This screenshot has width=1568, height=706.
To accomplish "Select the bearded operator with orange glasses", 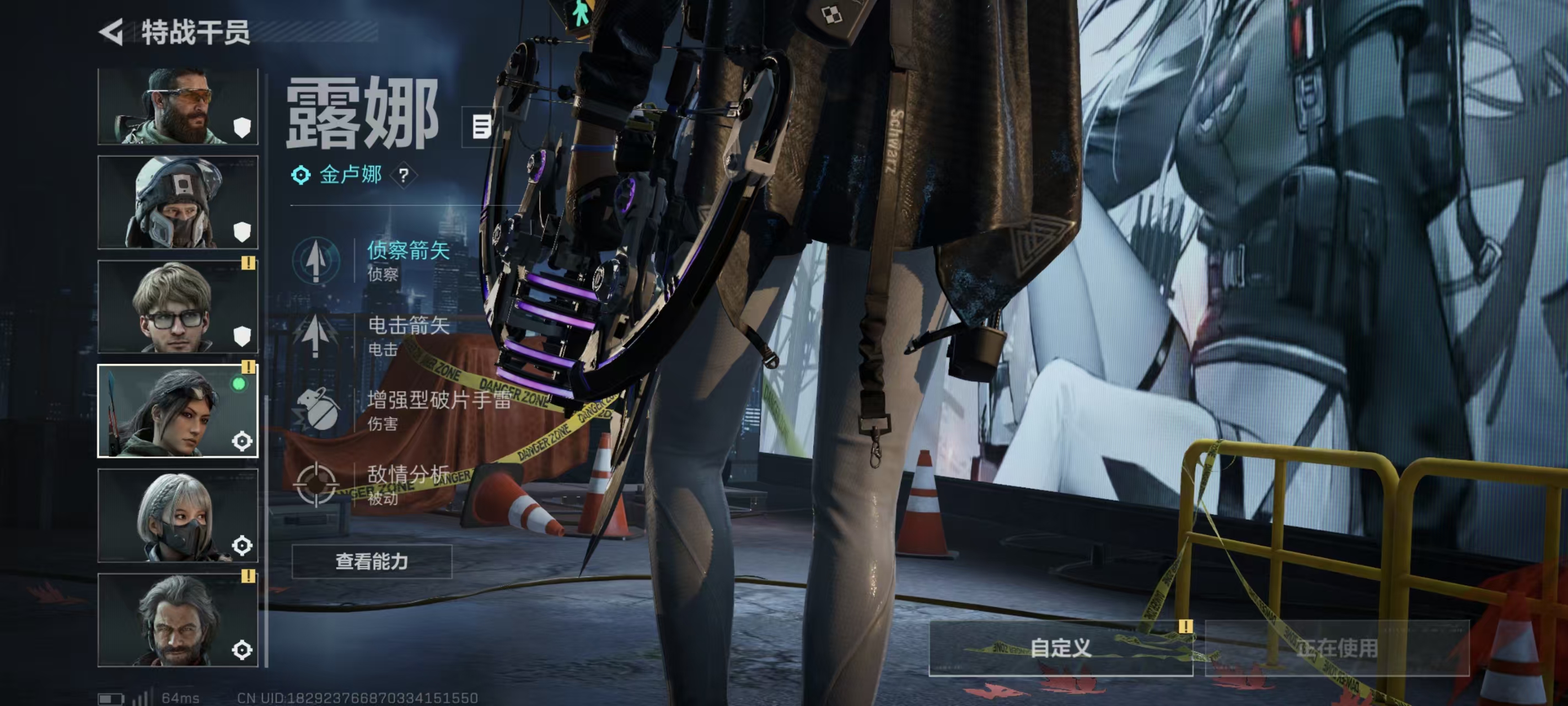I will [178, 106].
